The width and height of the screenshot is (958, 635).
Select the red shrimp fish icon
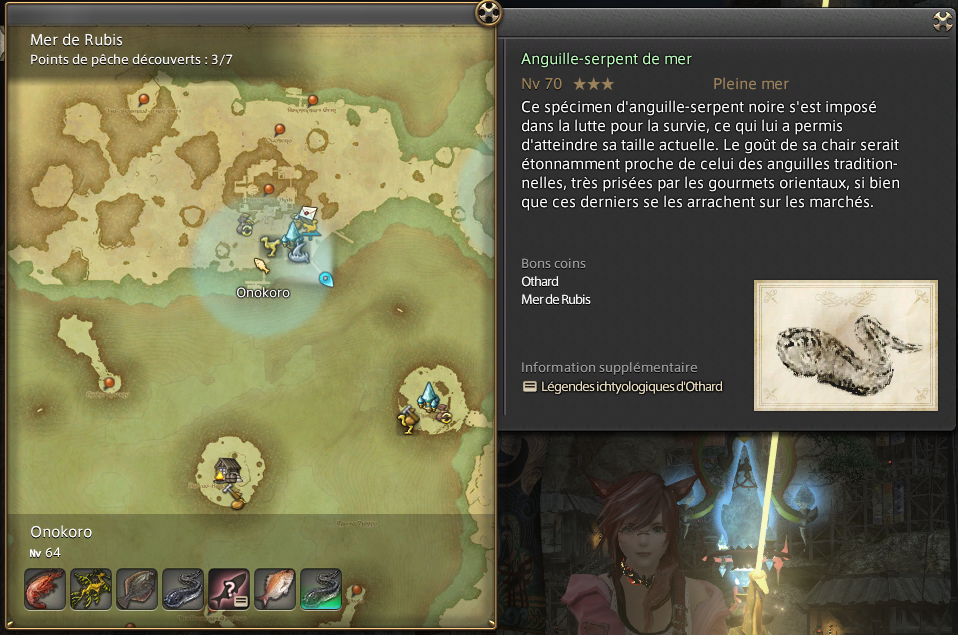(x=45, y=589)
